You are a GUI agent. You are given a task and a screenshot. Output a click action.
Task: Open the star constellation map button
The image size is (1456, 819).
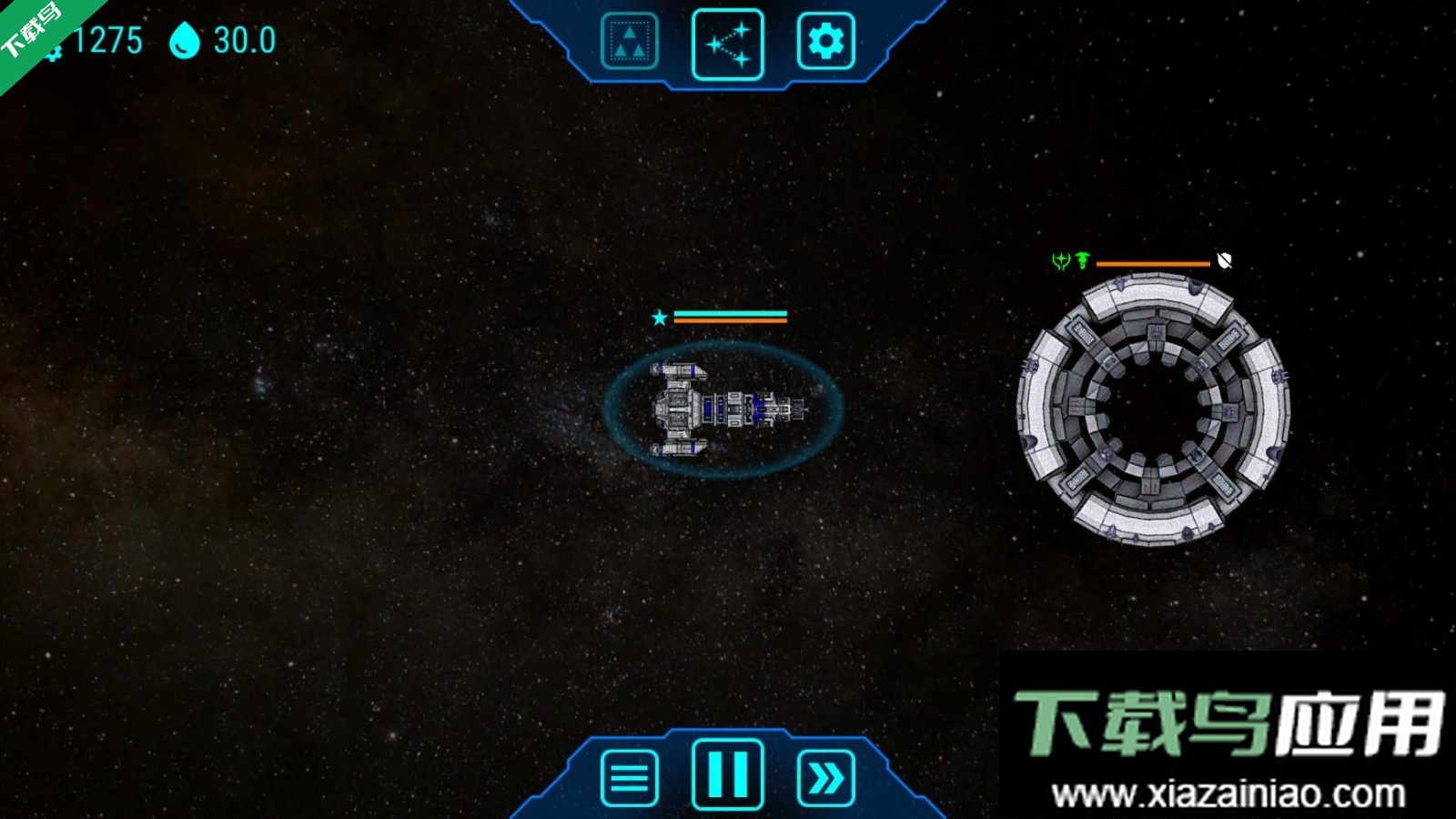(x=727, y=44)
